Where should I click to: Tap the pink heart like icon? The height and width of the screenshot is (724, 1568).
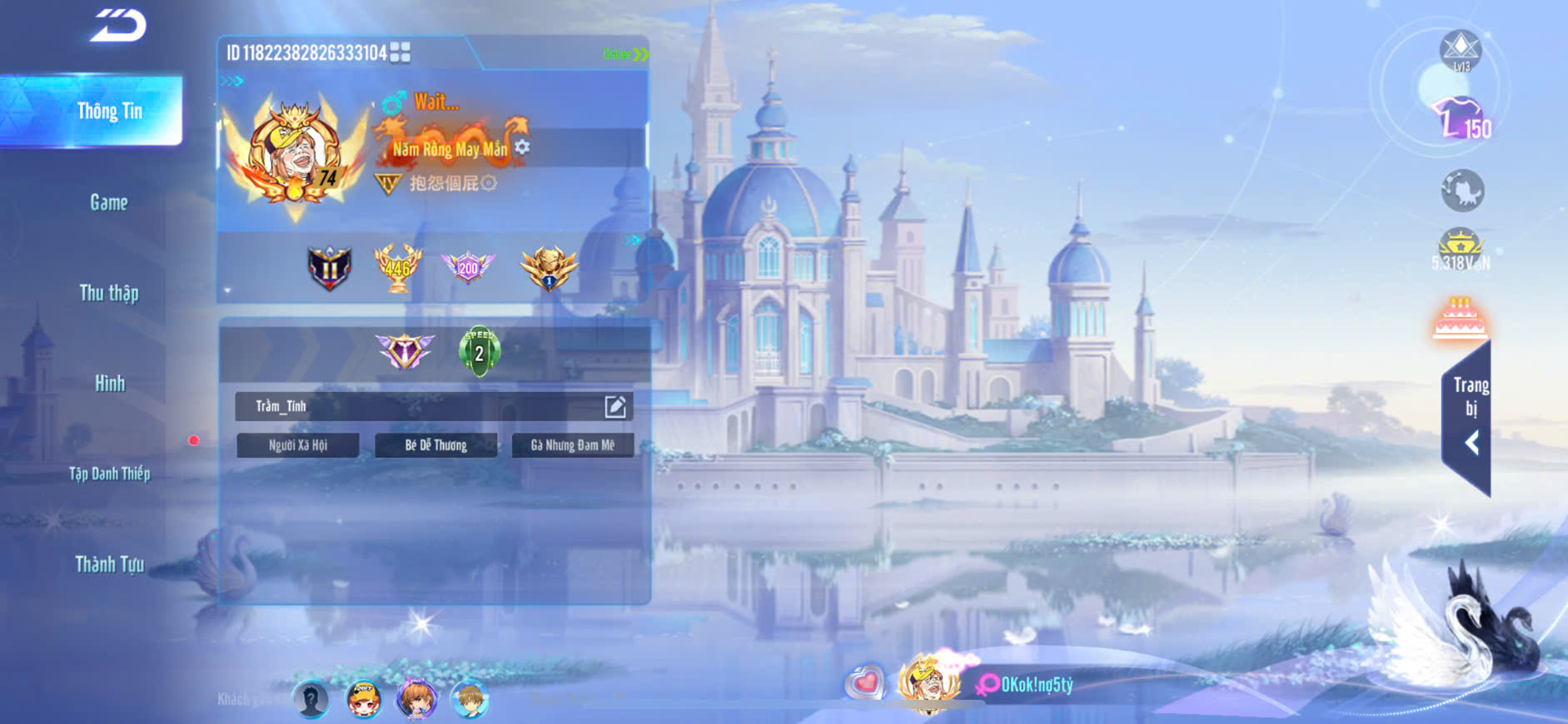866,683
